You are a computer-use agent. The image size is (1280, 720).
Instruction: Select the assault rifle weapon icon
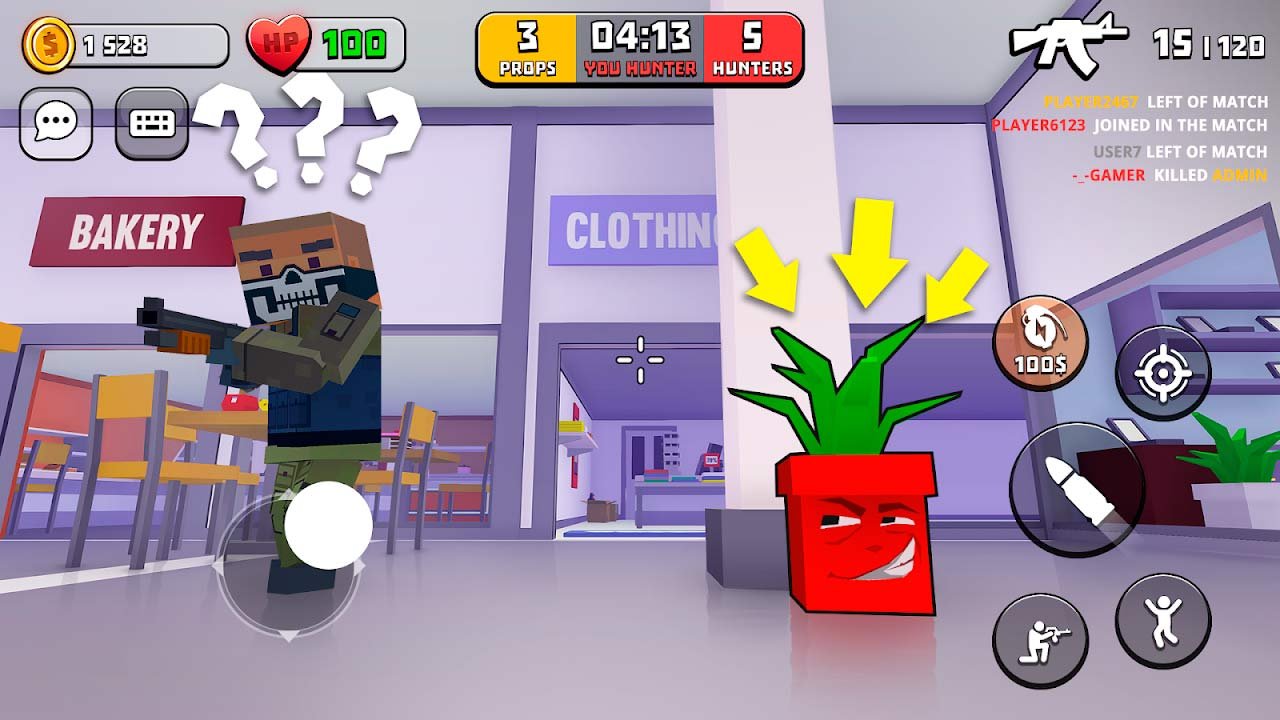[1067, 40]
